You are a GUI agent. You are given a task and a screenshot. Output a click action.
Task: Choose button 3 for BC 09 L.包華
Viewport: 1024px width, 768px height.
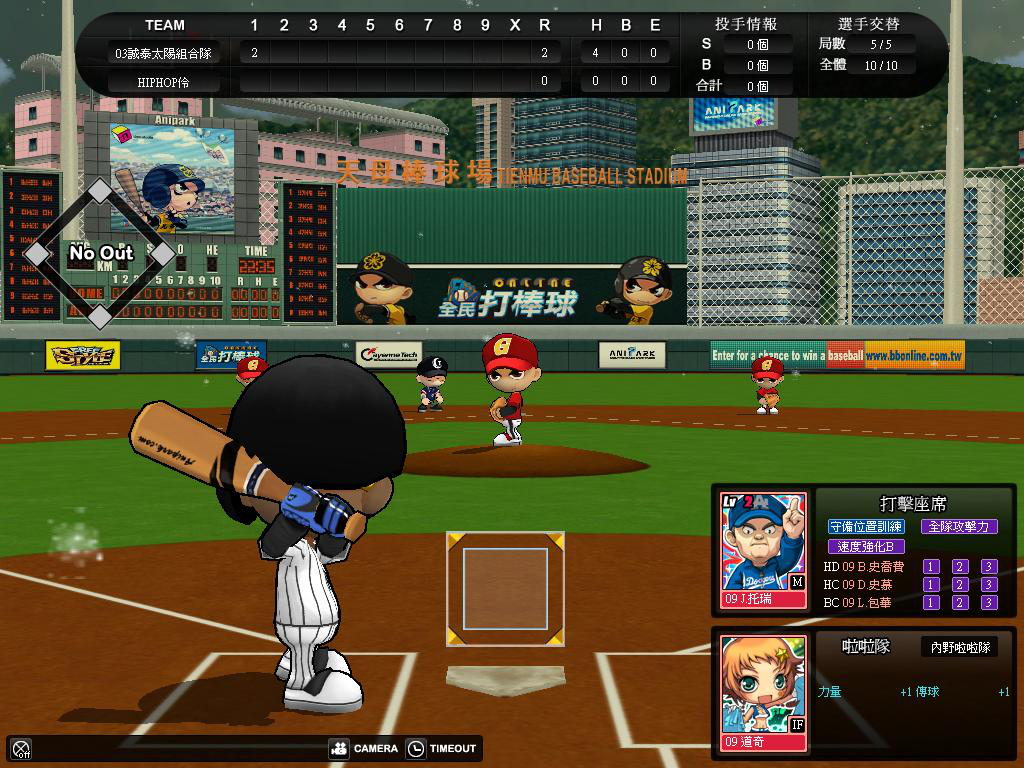point(989,603)
